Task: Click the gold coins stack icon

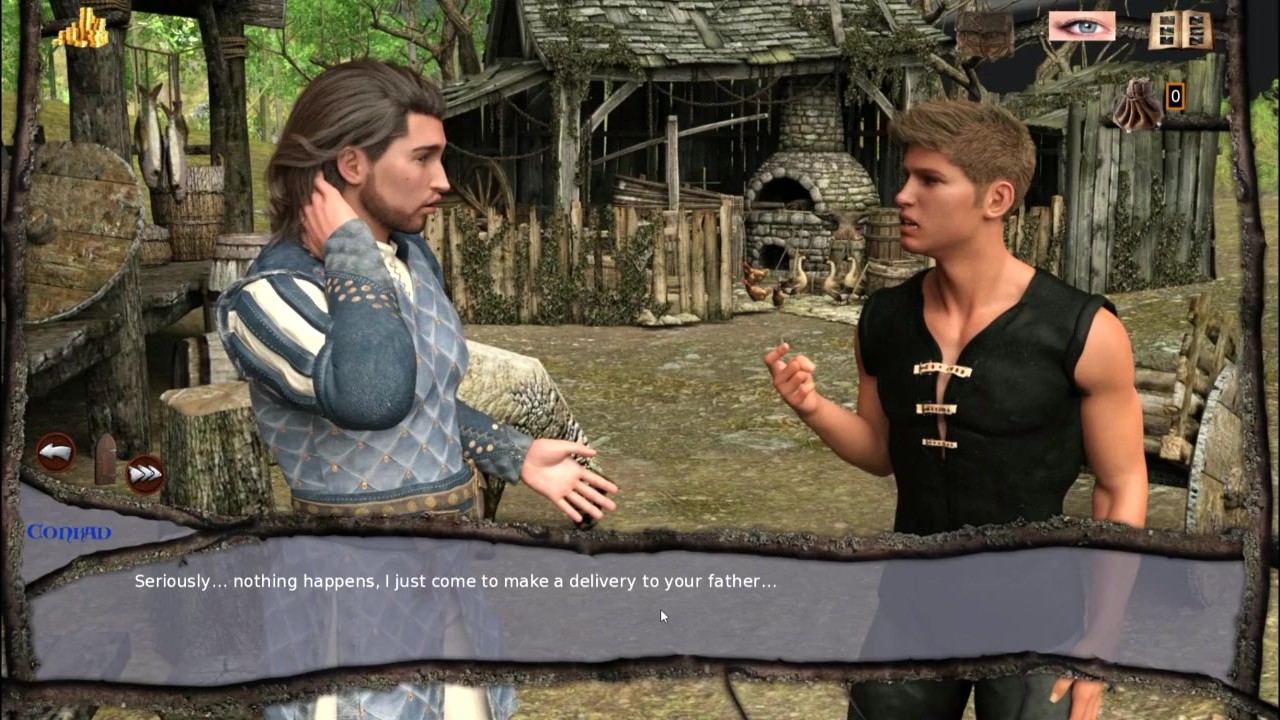Action: 81,30
